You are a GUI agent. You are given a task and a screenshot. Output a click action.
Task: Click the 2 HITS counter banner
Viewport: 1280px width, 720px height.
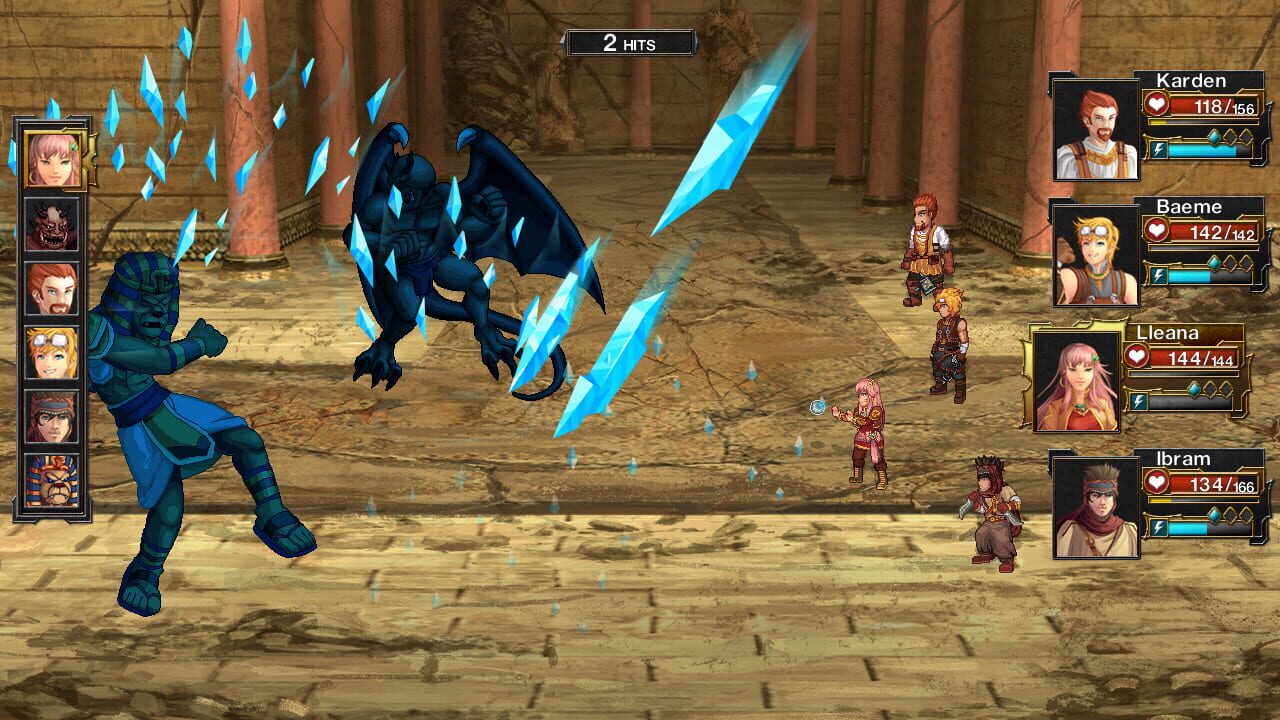tap(628, 42)
